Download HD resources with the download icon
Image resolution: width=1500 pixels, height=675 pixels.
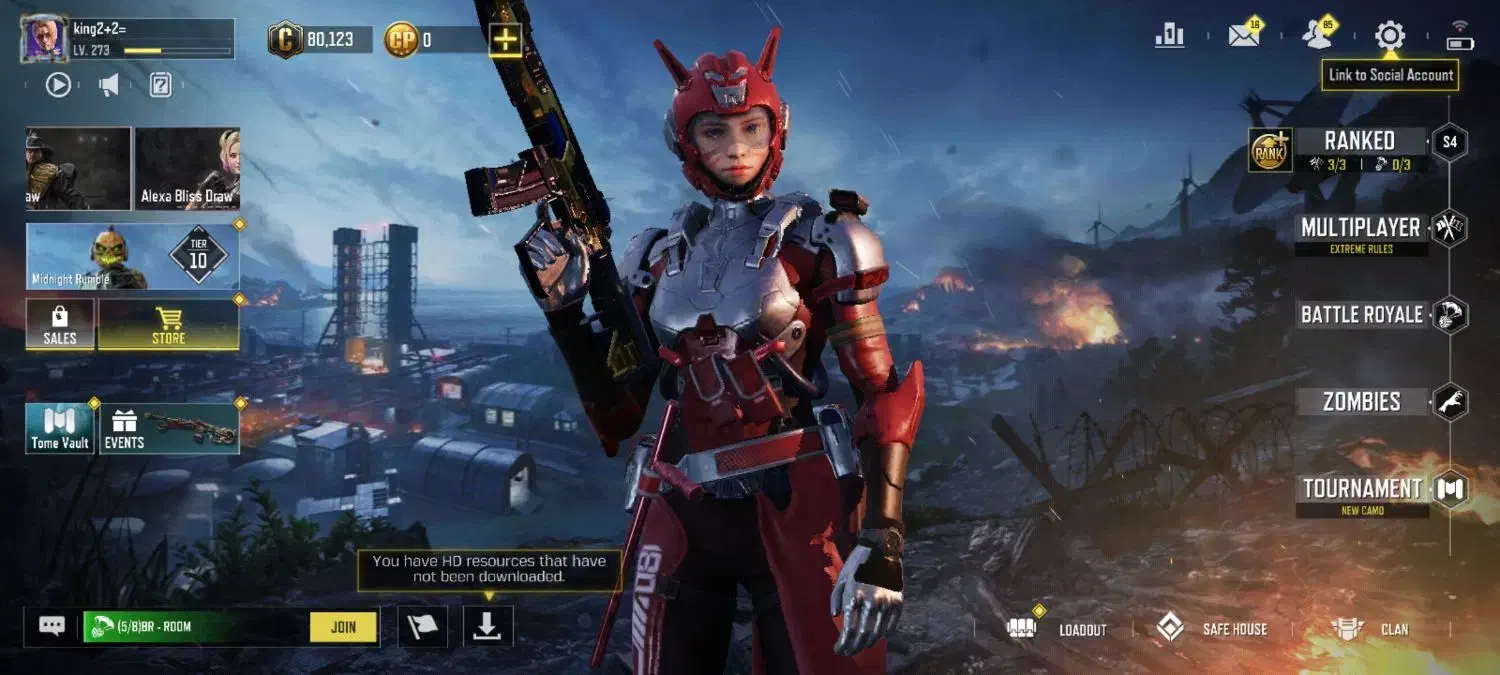pyautogui.click(x=487, y=626)
